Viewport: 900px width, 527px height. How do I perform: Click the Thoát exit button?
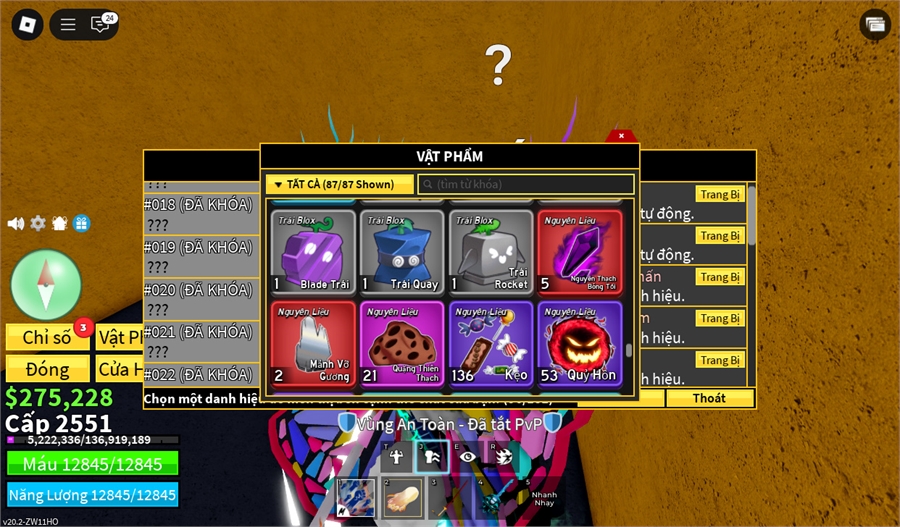point(709,398)
